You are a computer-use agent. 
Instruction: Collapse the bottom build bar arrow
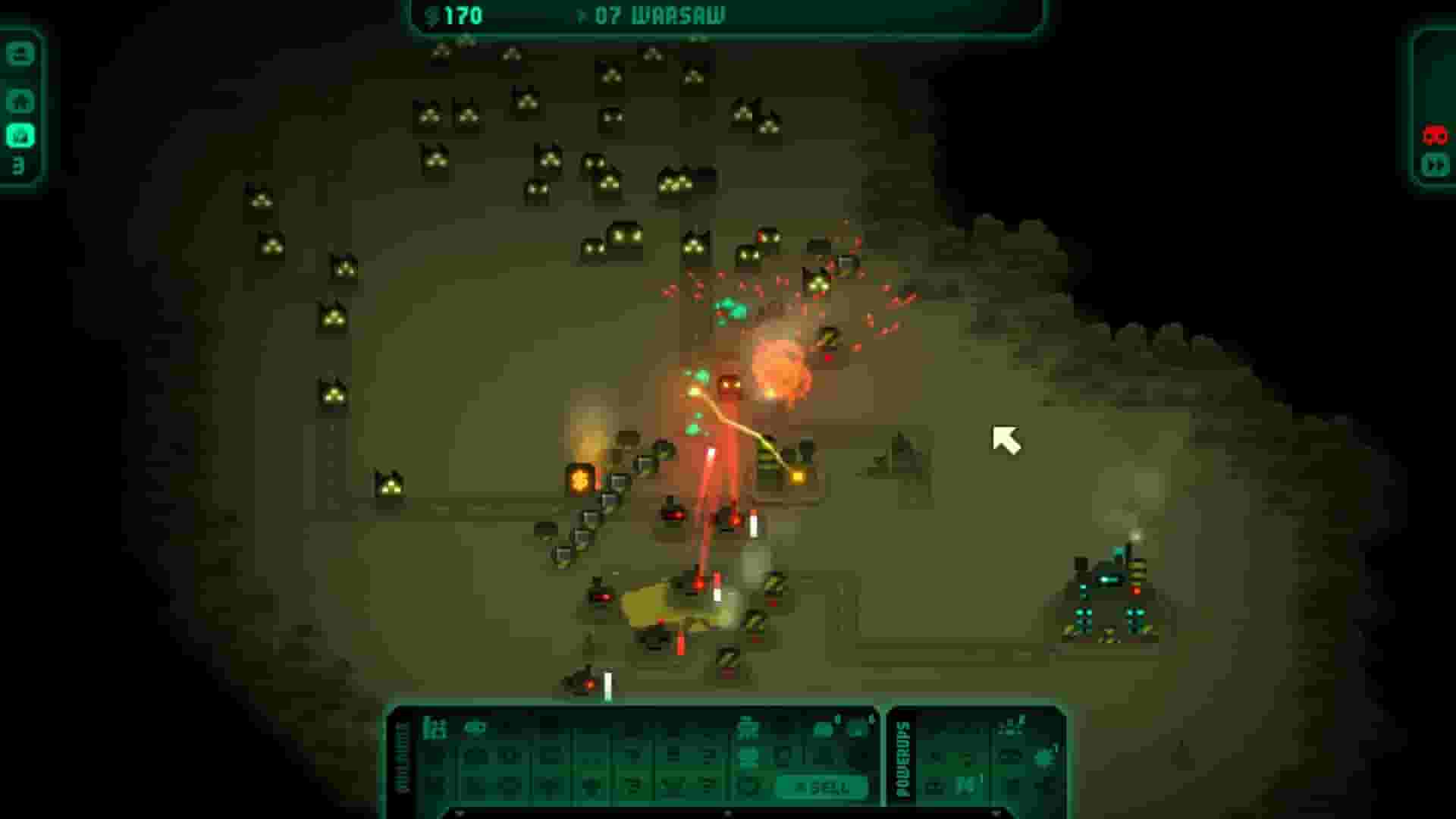click(728, 814)
